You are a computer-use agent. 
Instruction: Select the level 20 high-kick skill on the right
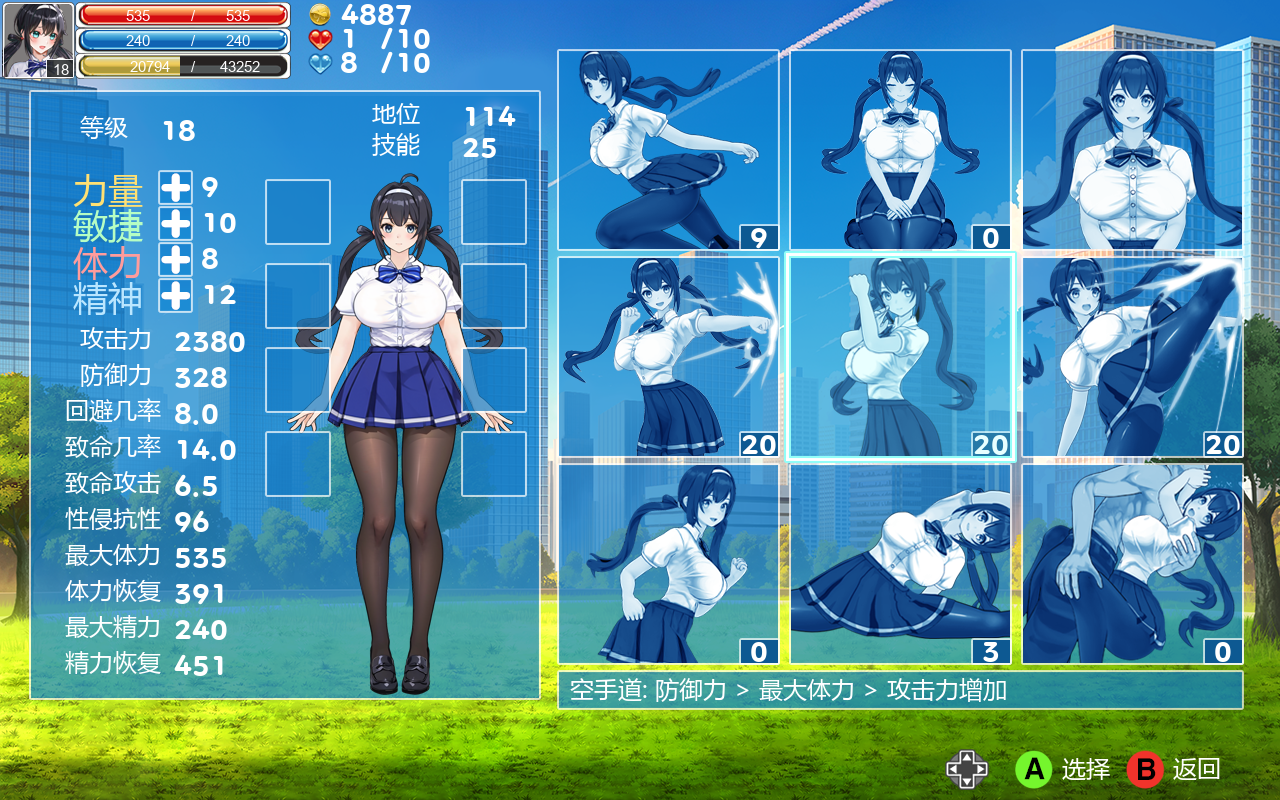point(1135,355)
